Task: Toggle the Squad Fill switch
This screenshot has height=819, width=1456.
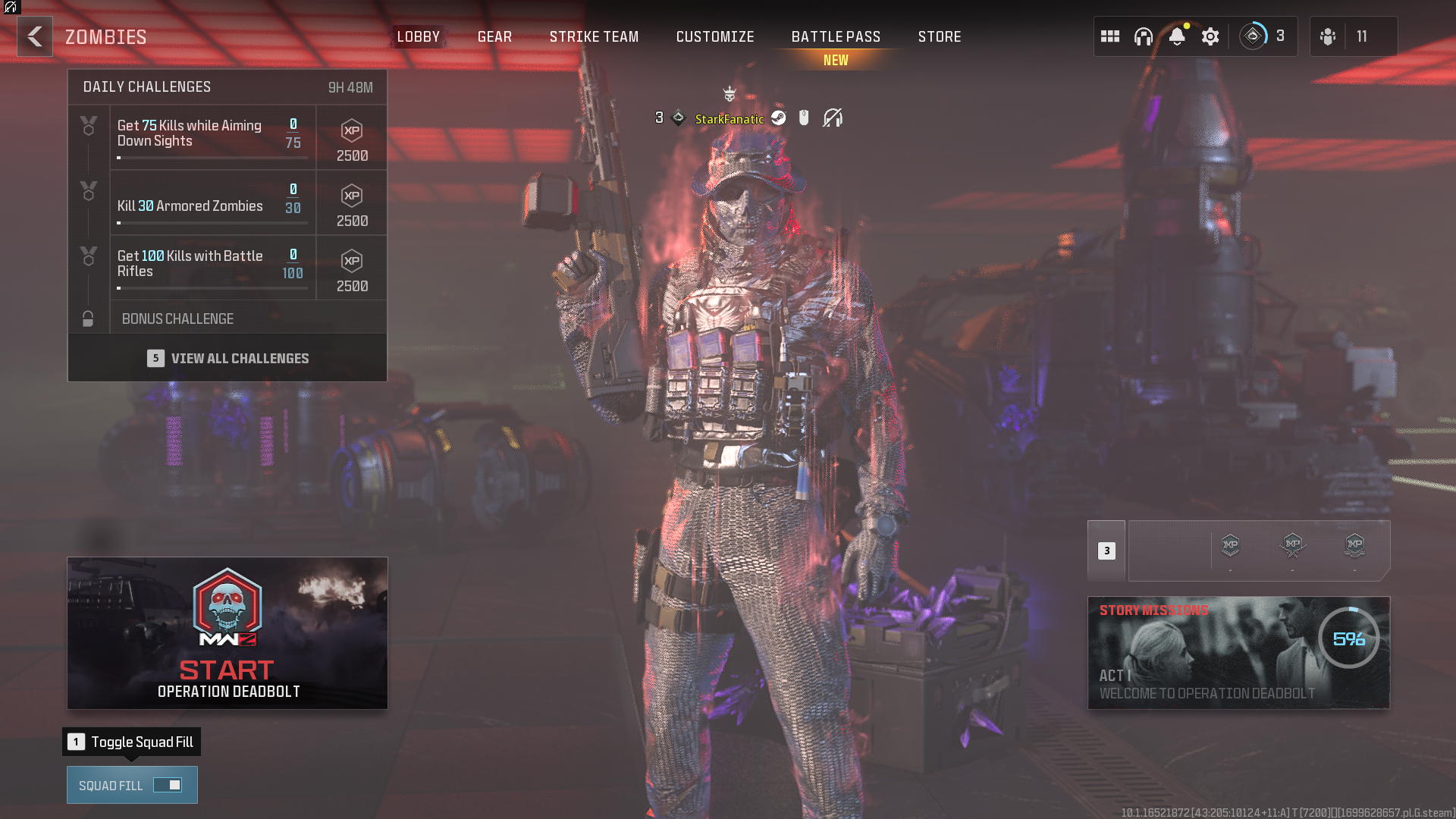Action: point(168,785)
